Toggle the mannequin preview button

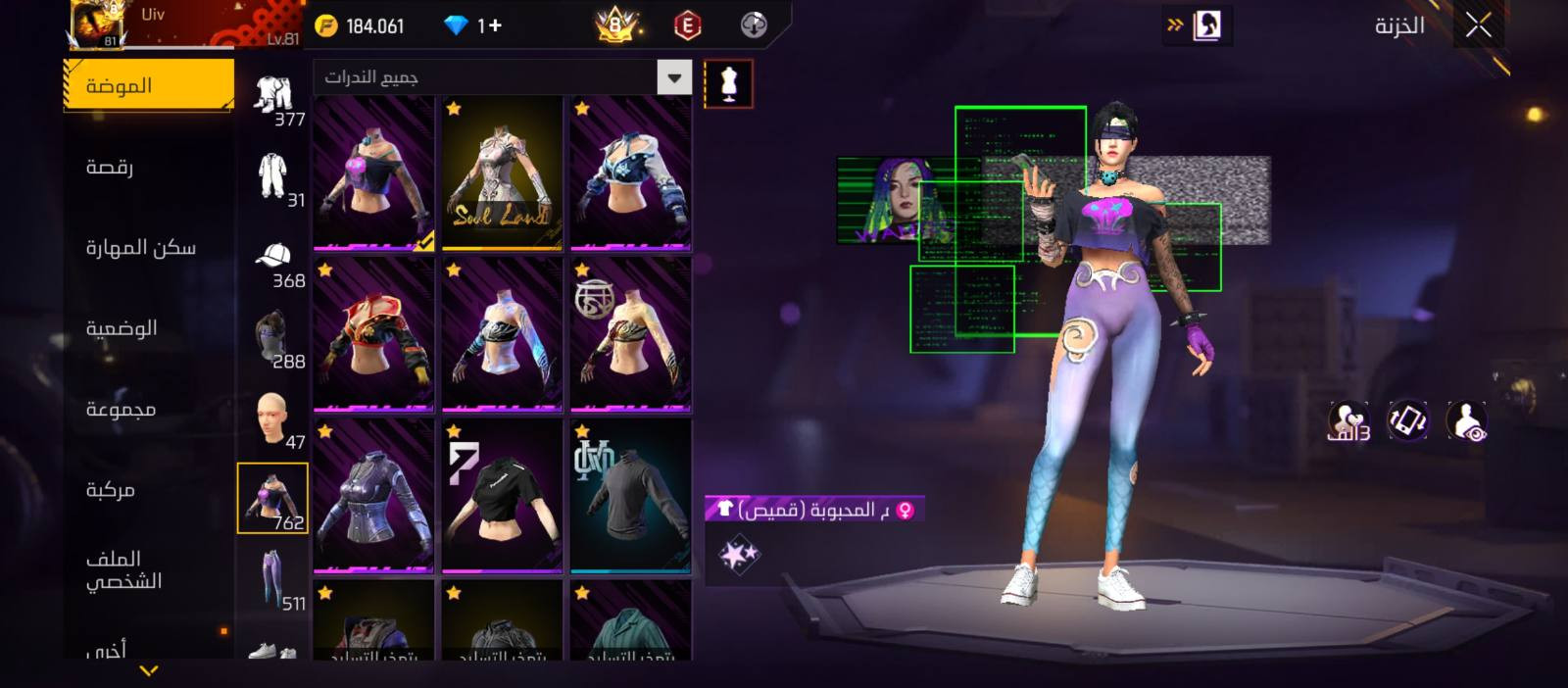tap(728, 84)
